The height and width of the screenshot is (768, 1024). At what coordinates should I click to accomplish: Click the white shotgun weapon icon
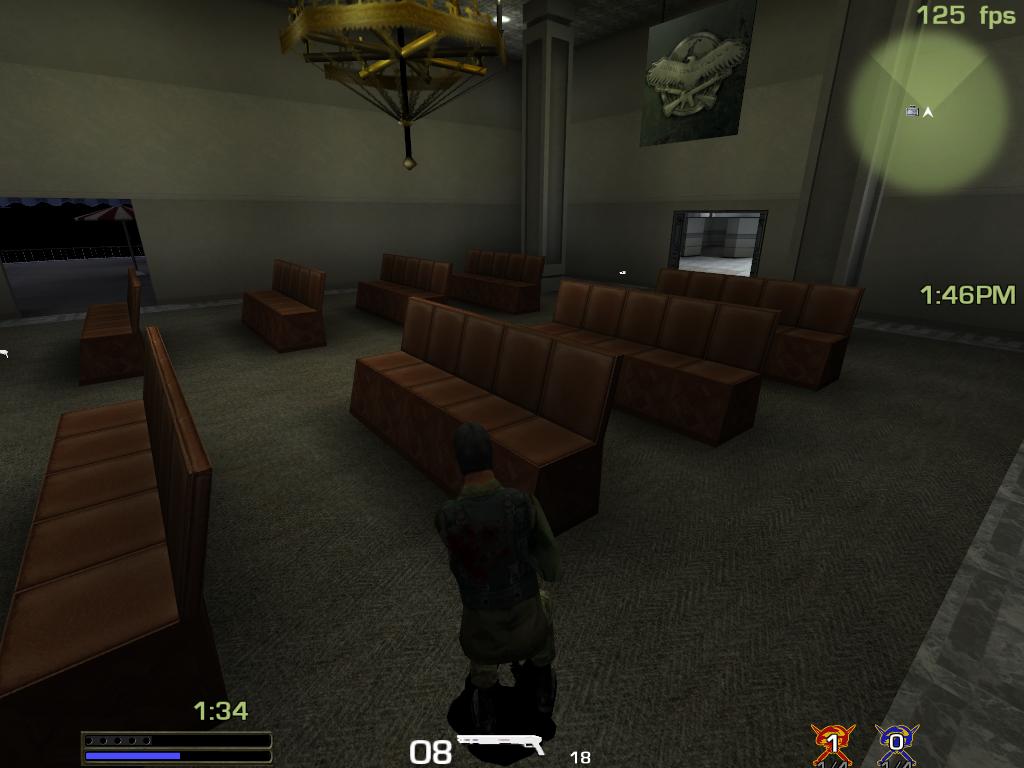(x=501, y=744)
